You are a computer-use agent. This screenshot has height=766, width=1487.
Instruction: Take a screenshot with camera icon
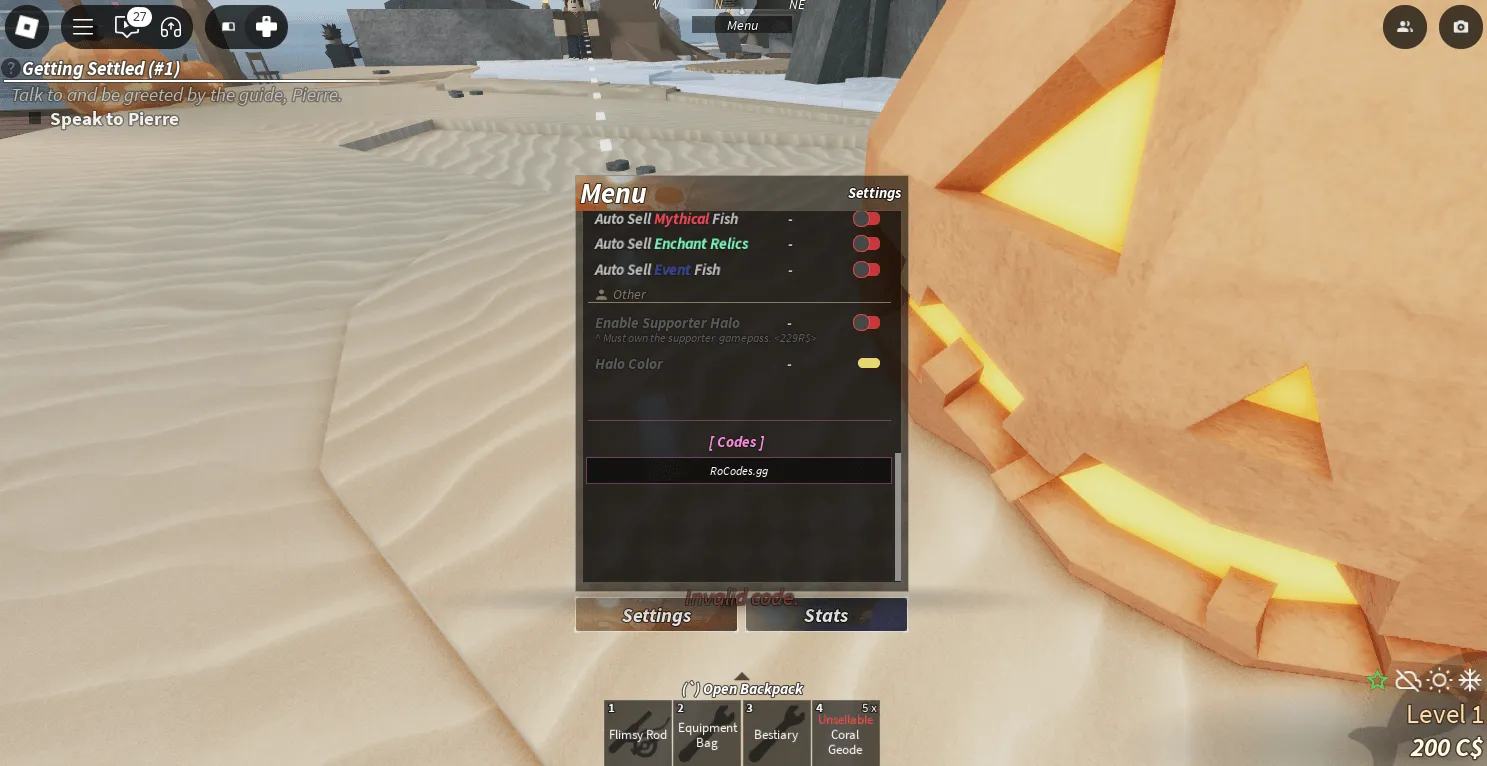1461,27
